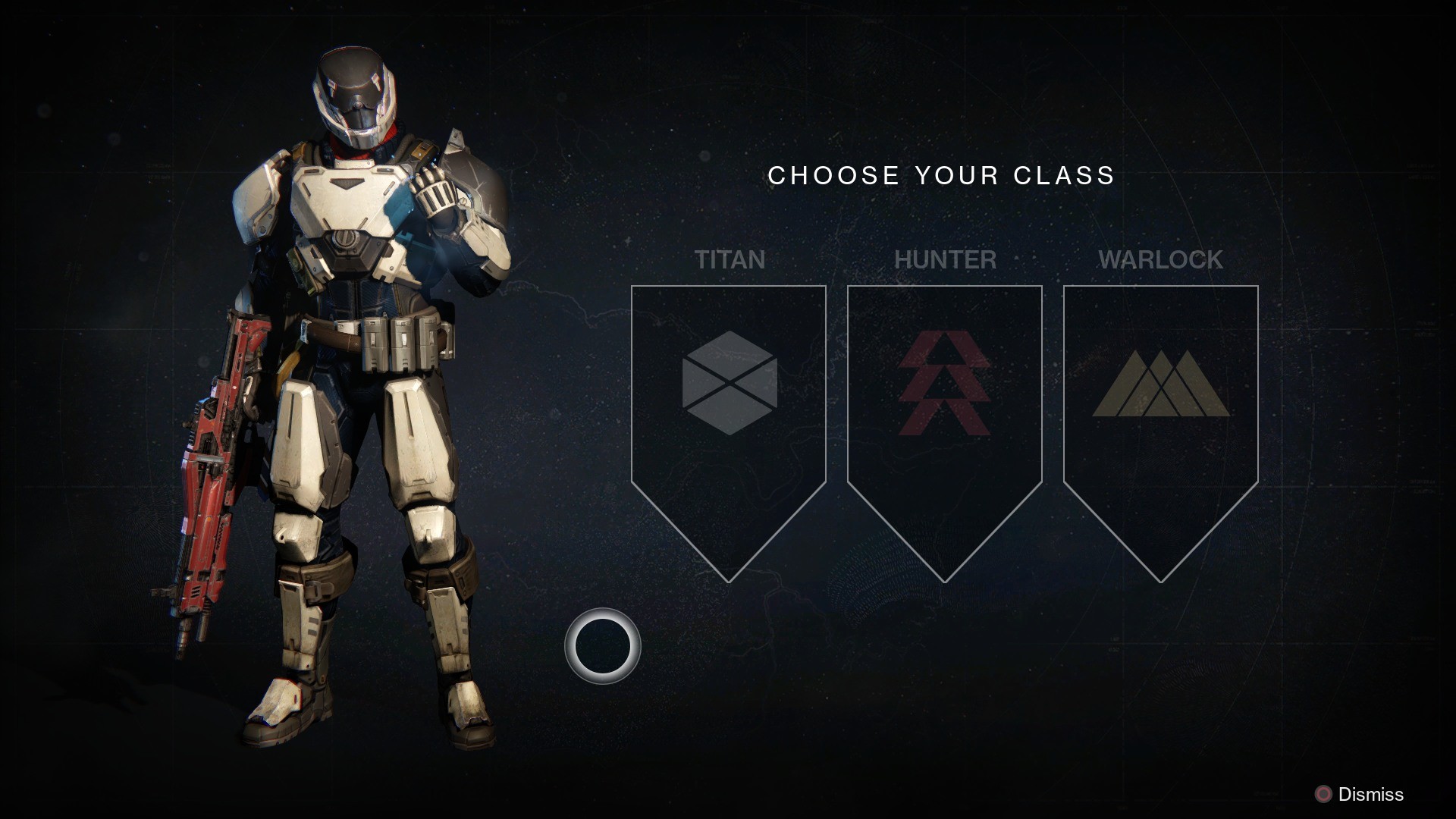The height and width of the screenshot is (819, 1456).
Task: Click the TITAN label
Action: [x=730, y=260]
